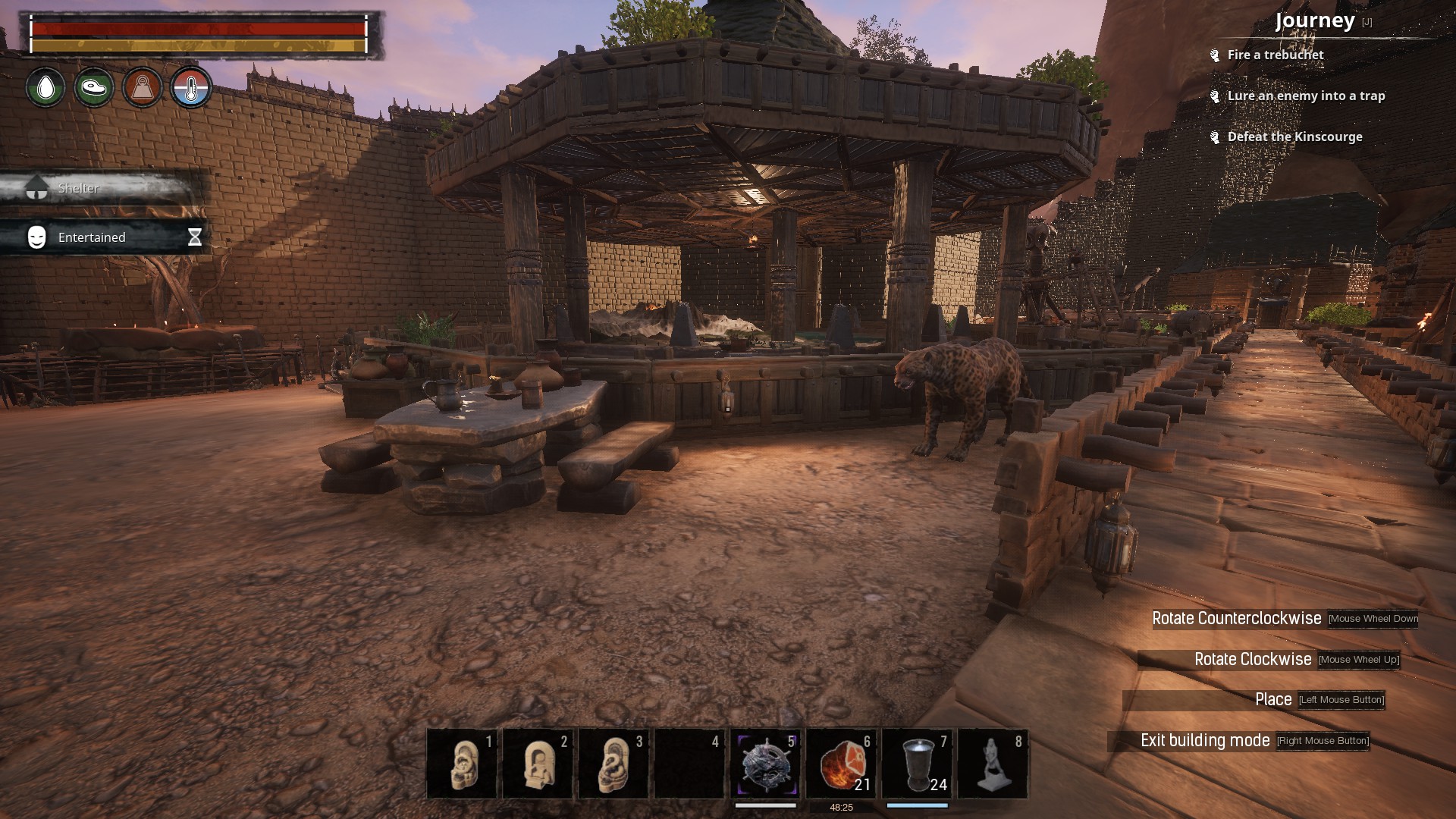Select hotbar slot 2 sandstone statue

click(538, 764)
